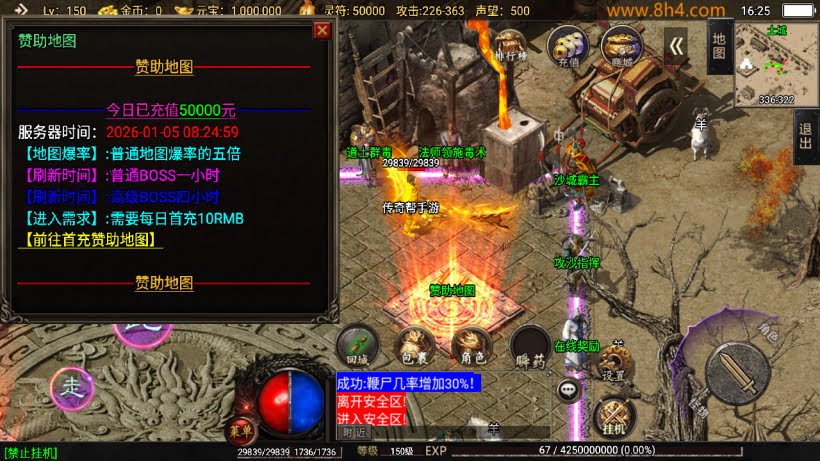Tap the 退出 exit button
This screenshot has height=461, width=820.
[x=806, y=137]
